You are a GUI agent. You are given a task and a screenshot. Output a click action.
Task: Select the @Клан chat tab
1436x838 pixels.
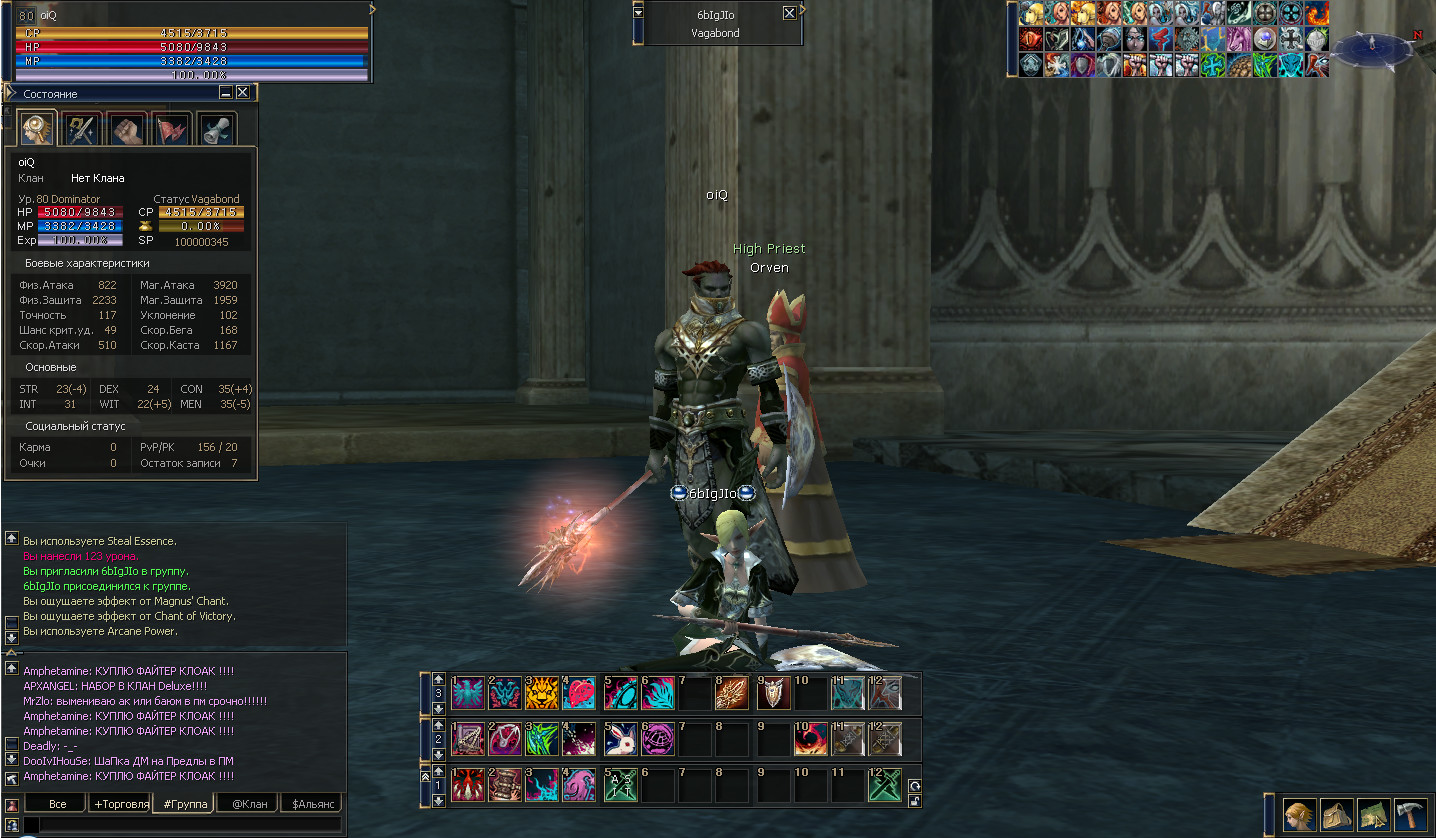click(248, 804)
